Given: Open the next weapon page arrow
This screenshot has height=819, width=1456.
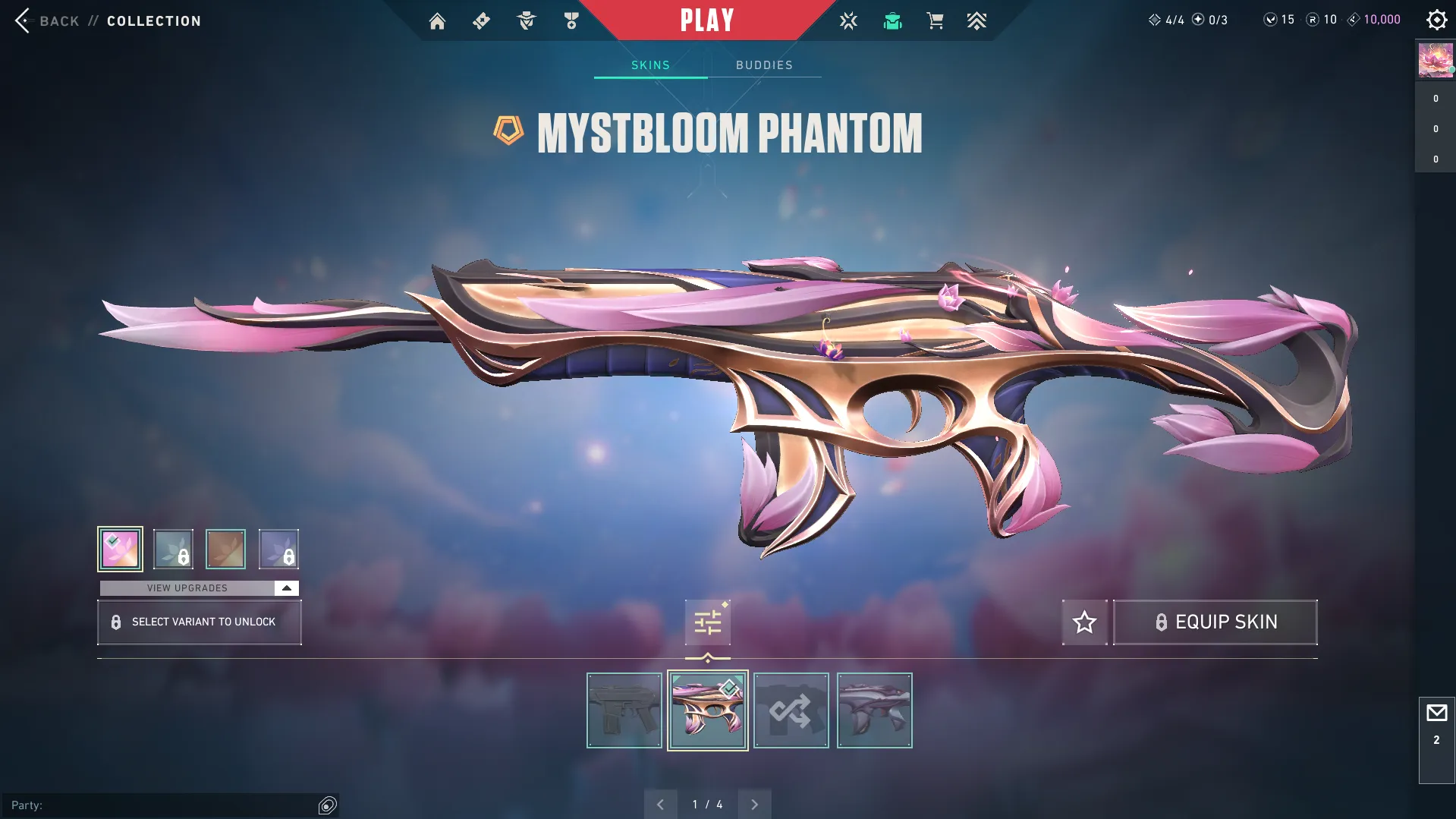Looking at the screenshot, I should click(754, 803).
